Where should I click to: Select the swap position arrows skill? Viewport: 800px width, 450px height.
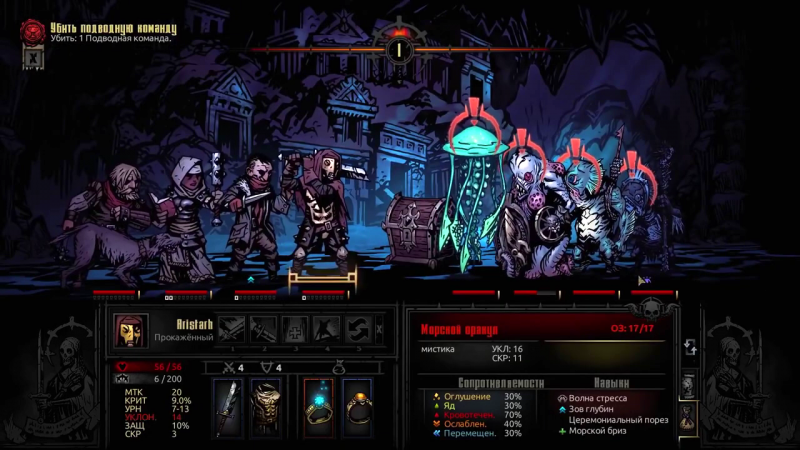(358, 329)
